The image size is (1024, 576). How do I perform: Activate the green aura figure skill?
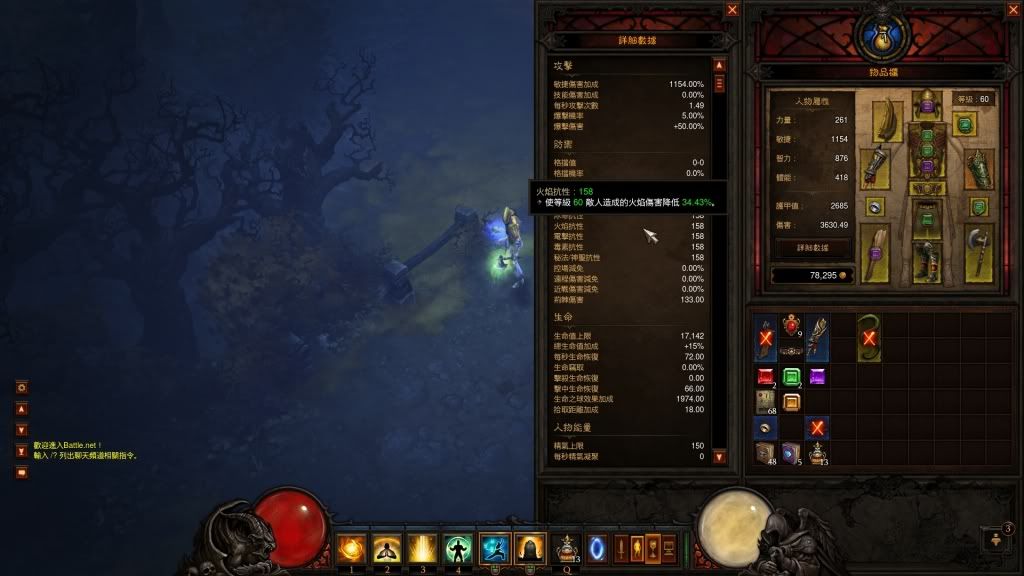coord(458,547)
